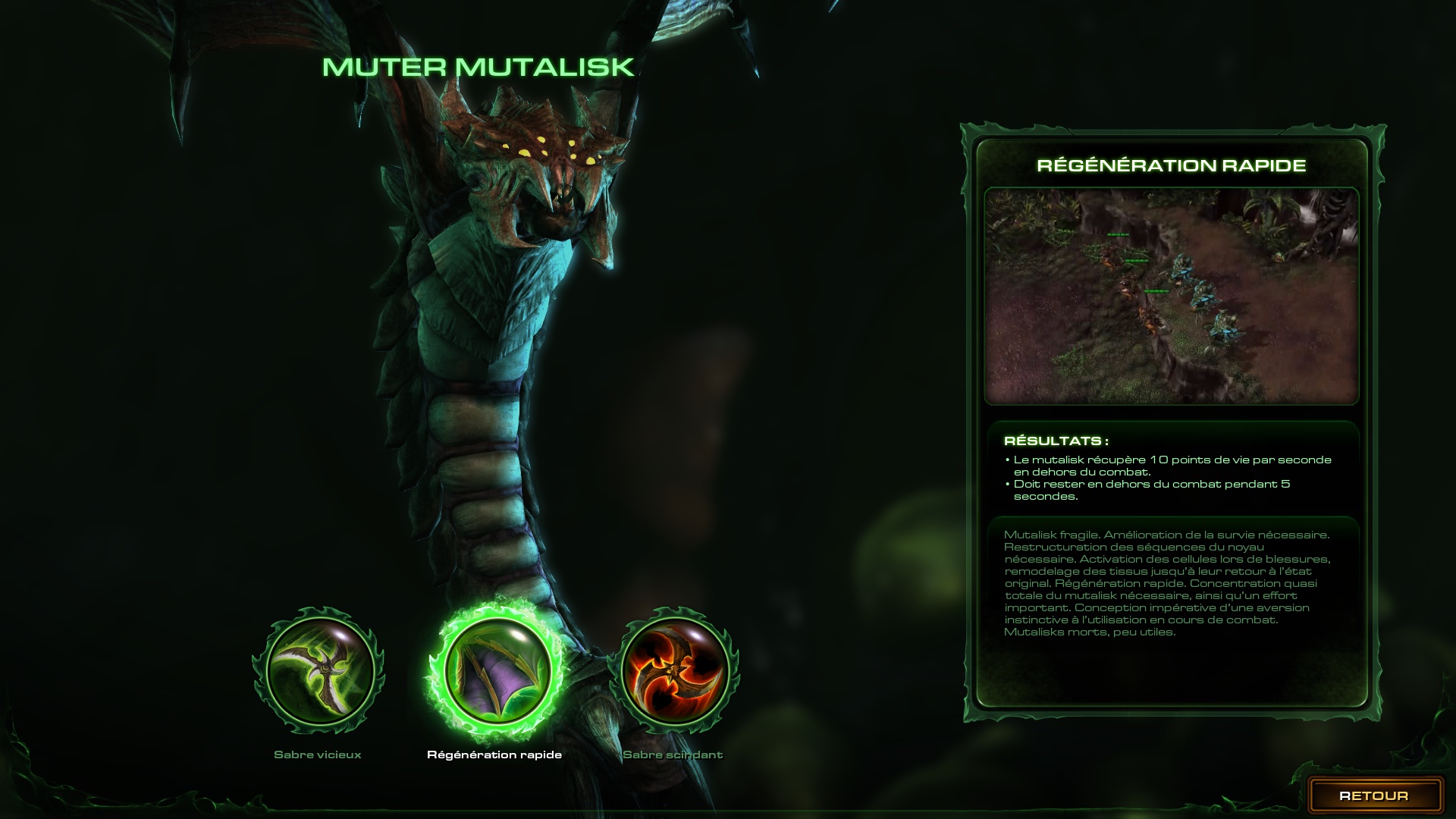The width and height of the screenshot is (1456, 819).
Task: Pick the Sabre scindant mutation icon
Action: click(x=675, y=670)
